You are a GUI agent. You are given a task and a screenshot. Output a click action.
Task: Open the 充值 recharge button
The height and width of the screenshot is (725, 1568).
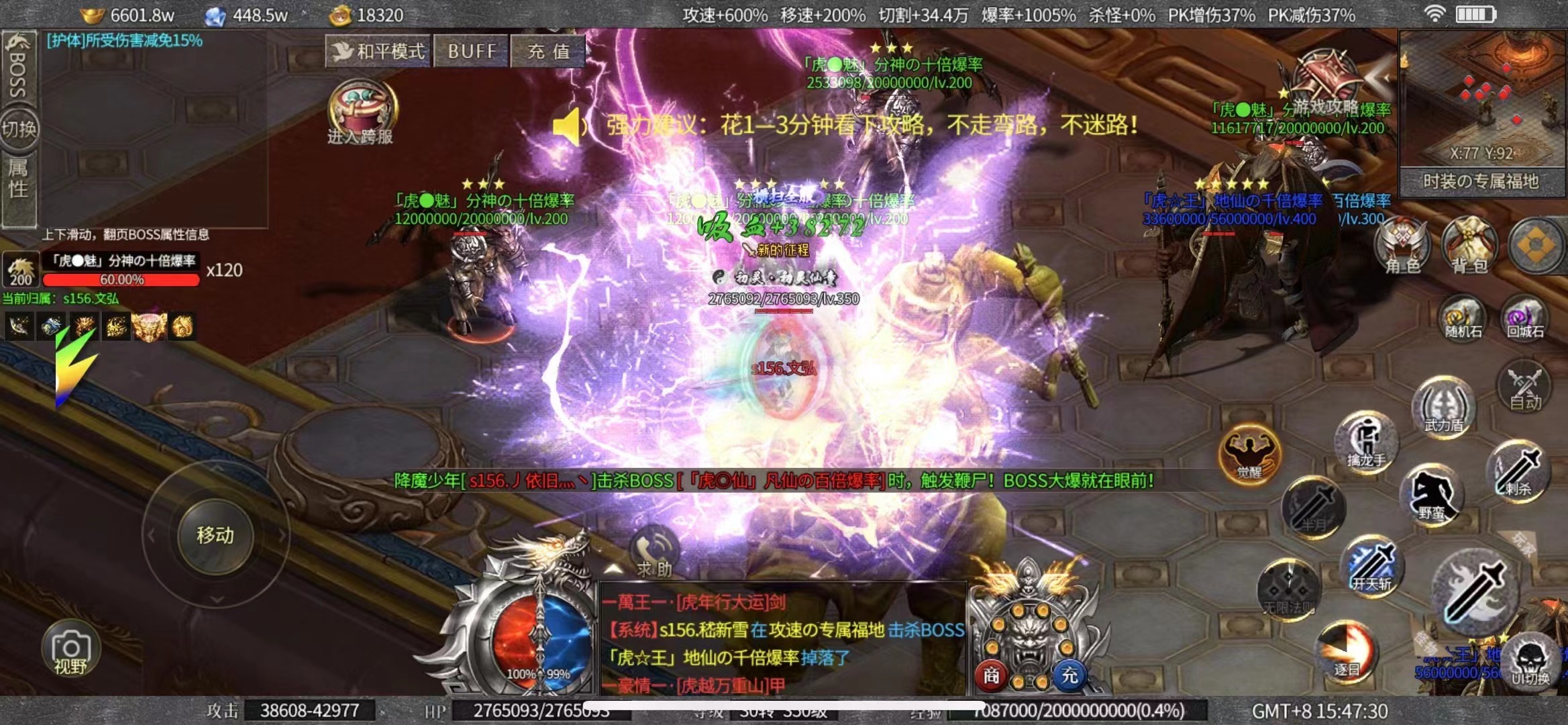point(548,51)
